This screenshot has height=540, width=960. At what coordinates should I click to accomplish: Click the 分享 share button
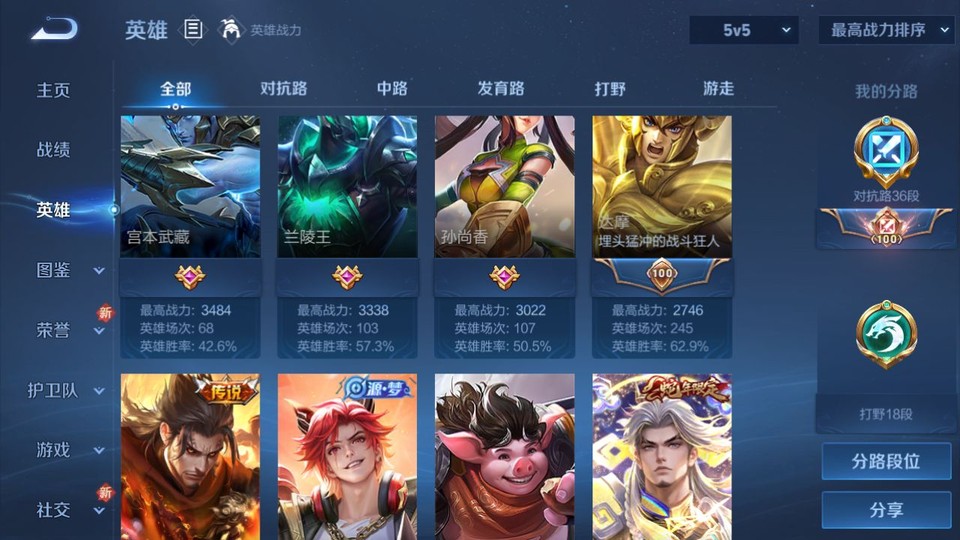click(886, 510)
